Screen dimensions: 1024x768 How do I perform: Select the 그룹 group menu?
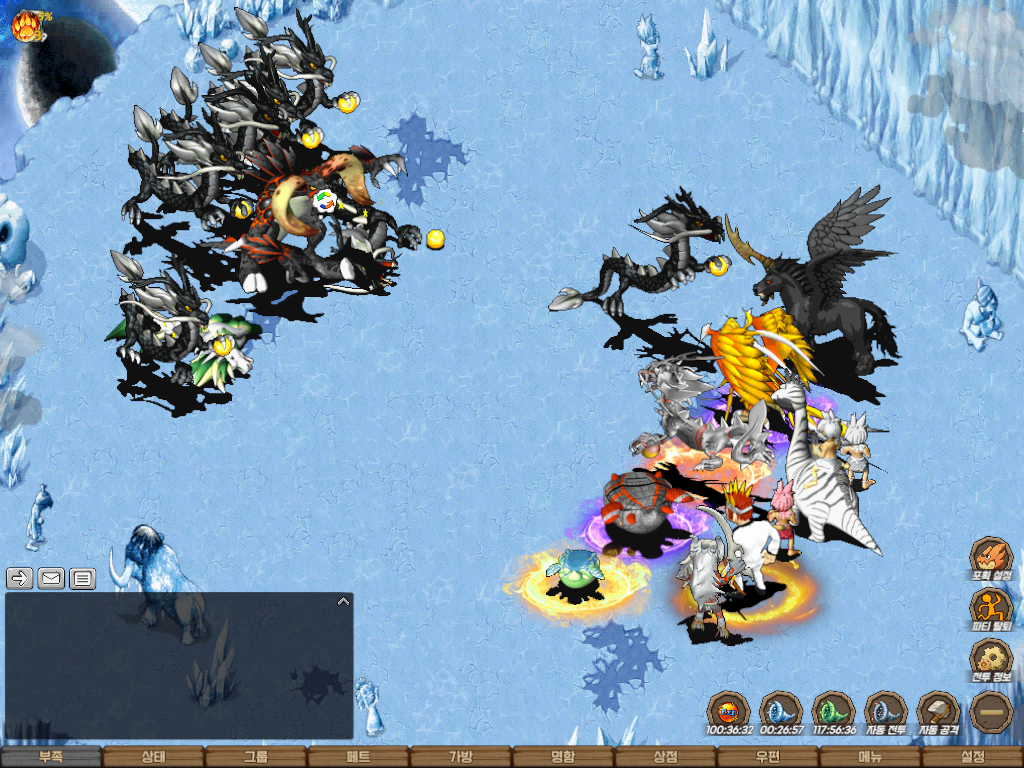pyautogui.click(x=256, y=757)
